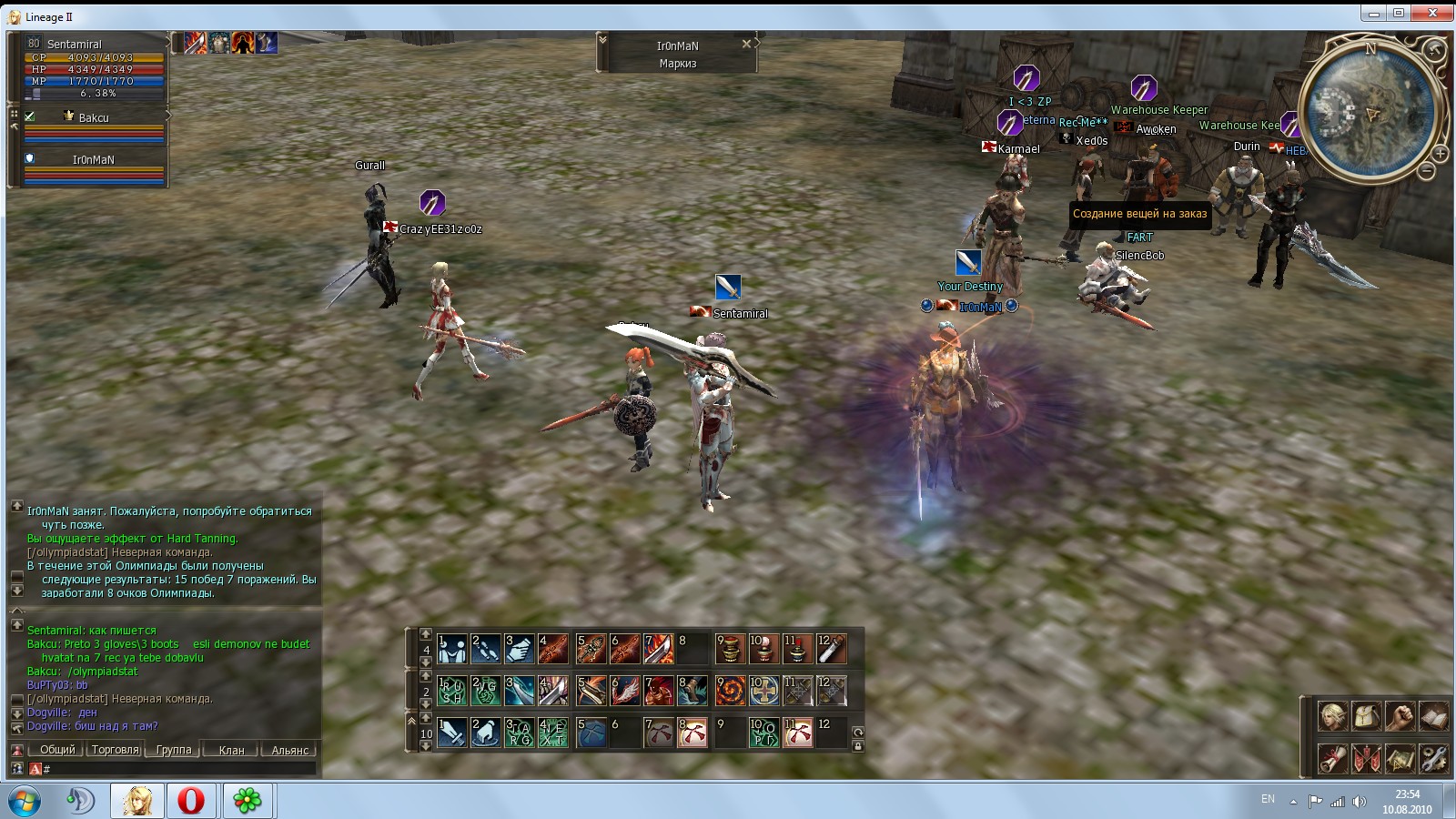Open the clan banners icon
The width and height of the screenshot is (1456, 819).
[1367, 757]
